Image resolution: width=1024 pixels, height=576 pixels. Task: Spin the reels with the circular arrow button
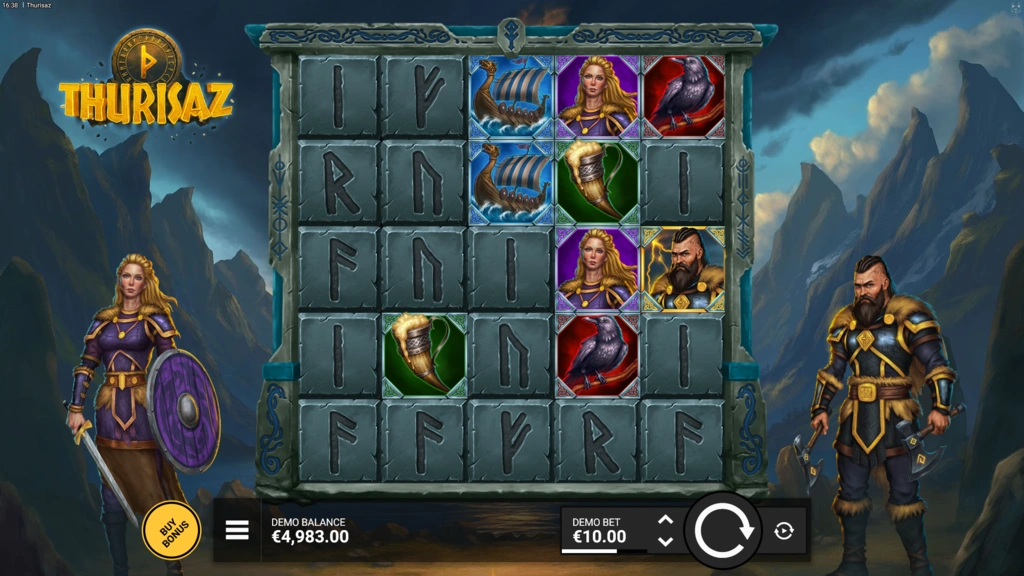(723, 531)
